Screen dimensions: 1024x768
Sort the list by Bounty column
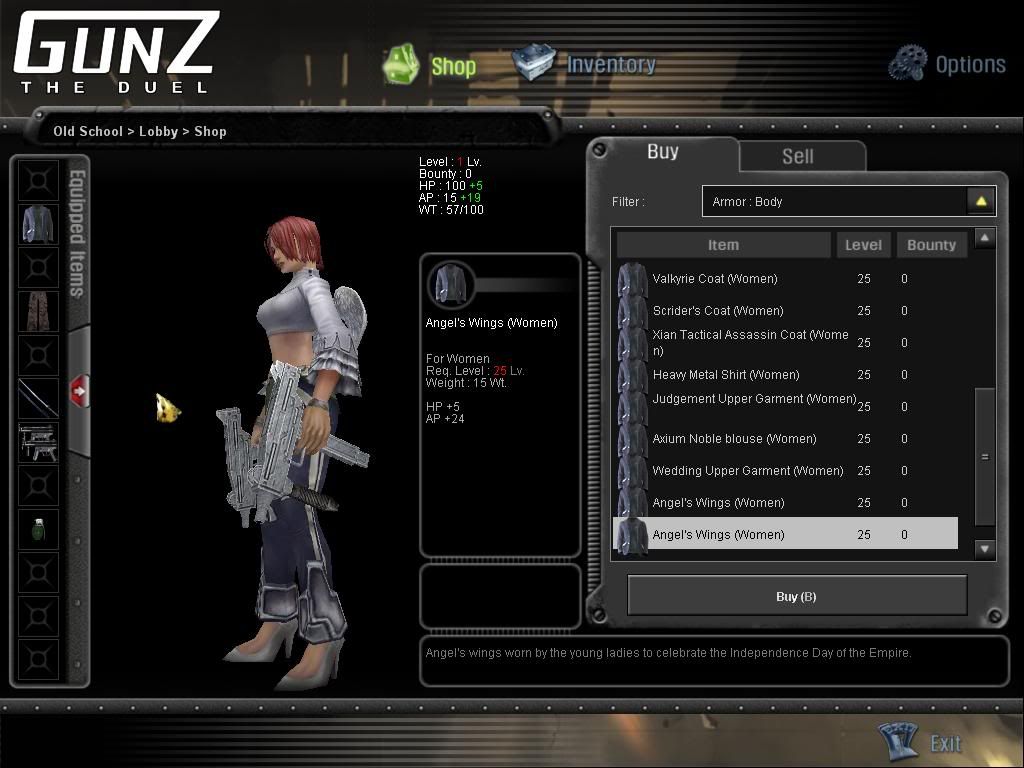pos(931,245)
